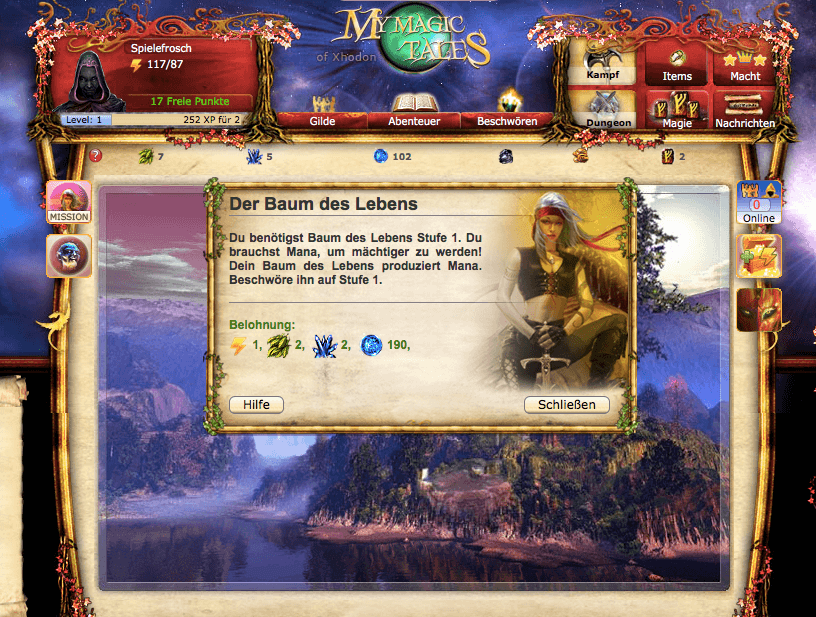Image resolution: width=816 pixels, height=617 pixels.
Task: Show the Items inventory
Action: (x=677, y=64)
